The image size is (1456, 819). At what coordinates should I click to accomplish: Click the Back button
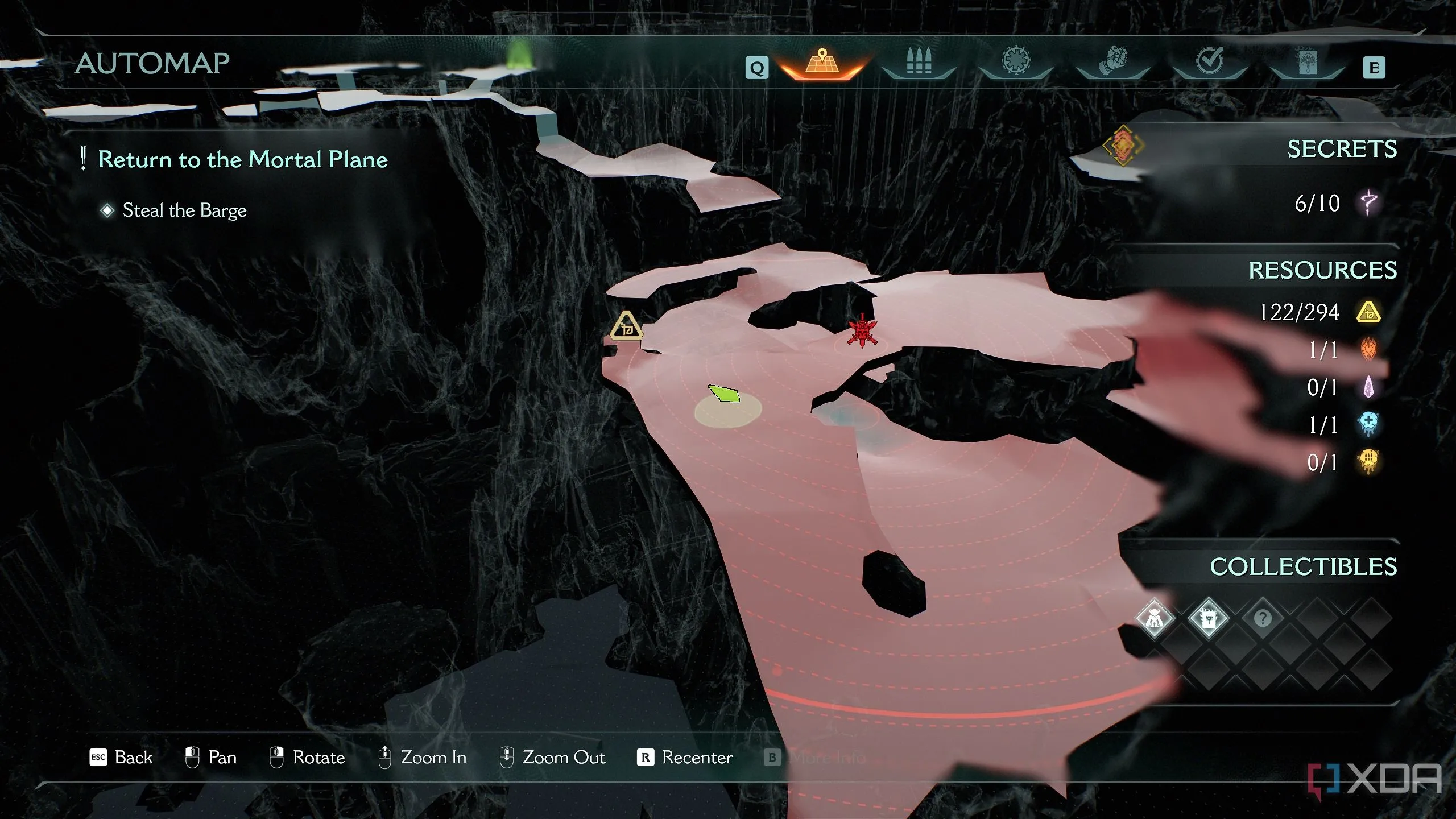click(x=121, y=758)
